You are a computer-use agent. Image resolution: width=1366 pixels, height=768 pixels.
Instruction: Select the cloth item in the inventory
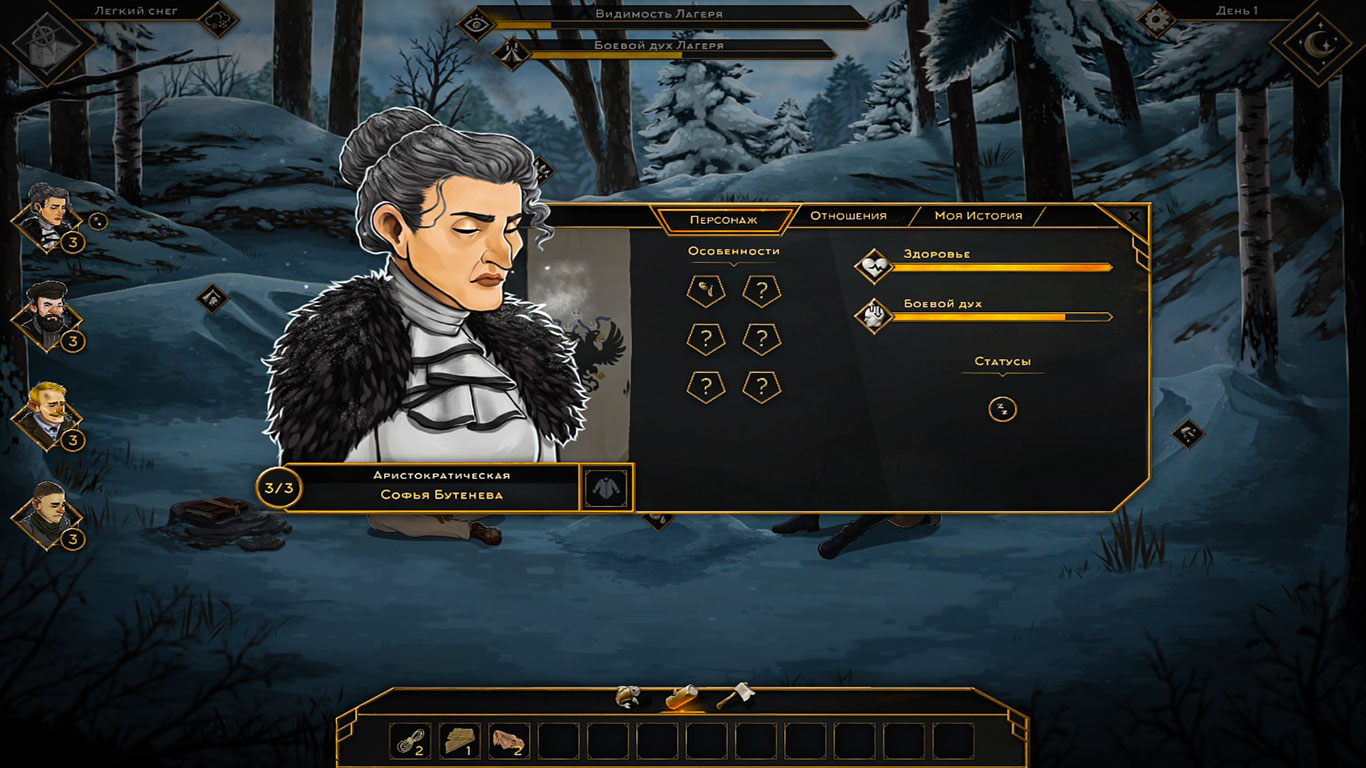pyautogui.click(x=509, y=741)
